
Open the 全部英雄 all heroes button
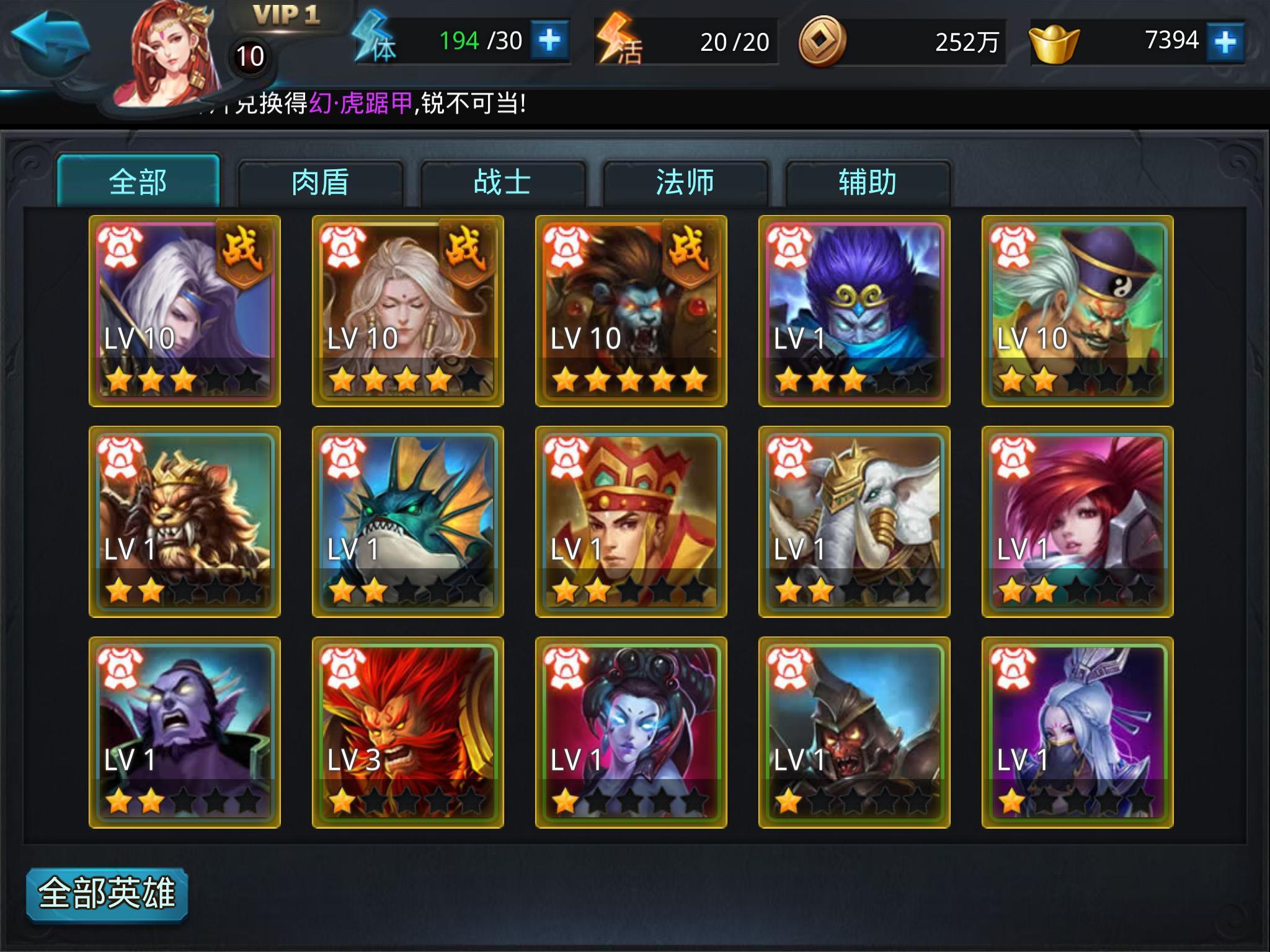[107, 894]
